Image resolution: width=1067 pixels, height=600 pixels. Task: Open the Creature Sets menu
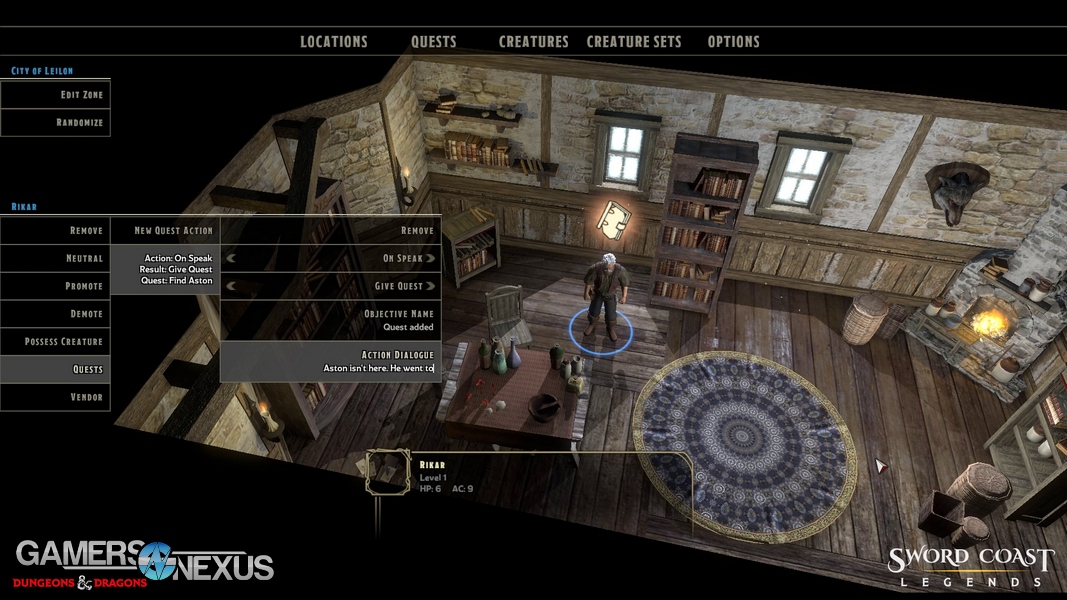point(634,42)
